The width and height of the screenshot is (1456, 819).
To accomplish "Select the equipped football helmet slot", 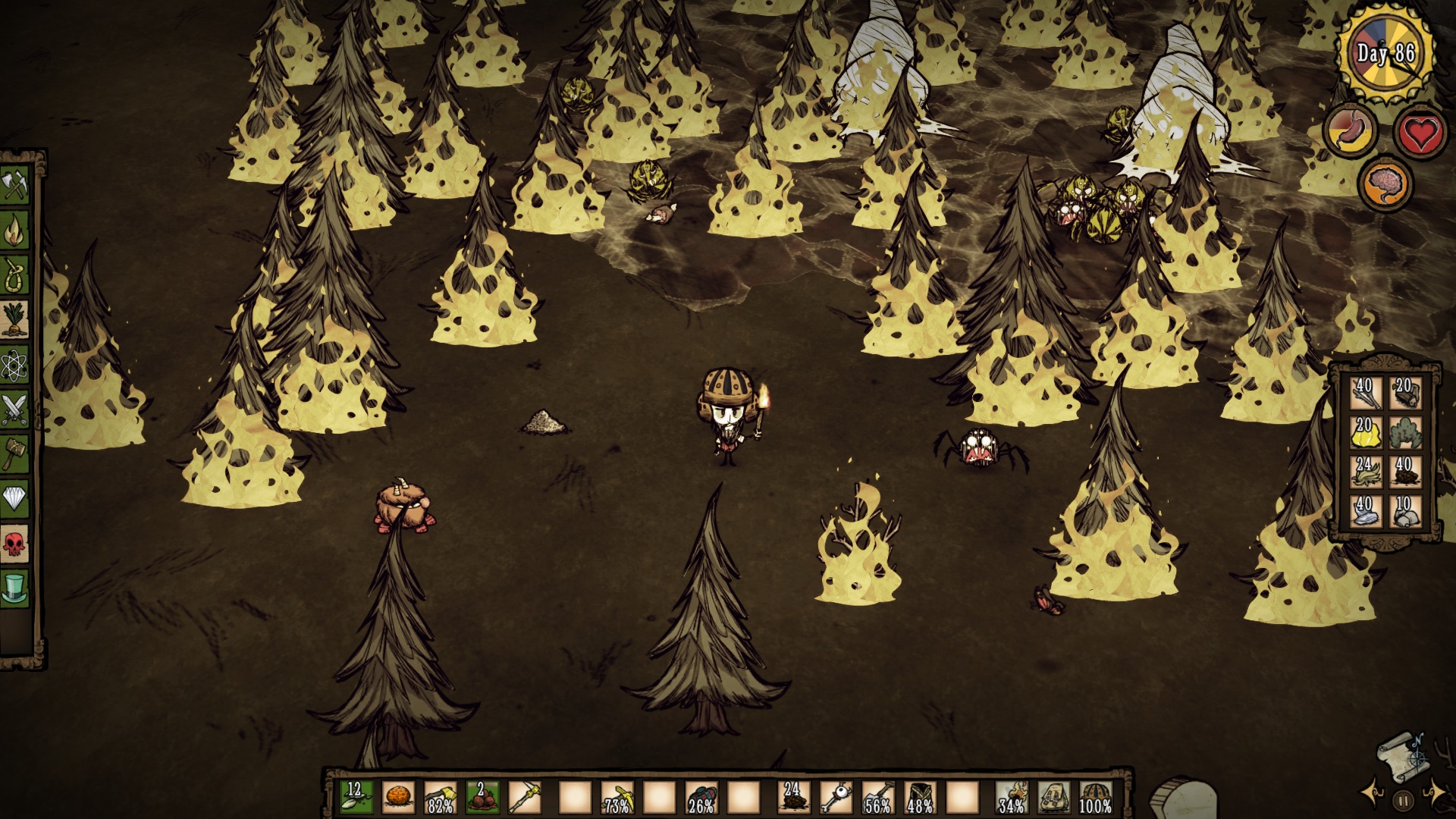I will tap(1094, 798).
